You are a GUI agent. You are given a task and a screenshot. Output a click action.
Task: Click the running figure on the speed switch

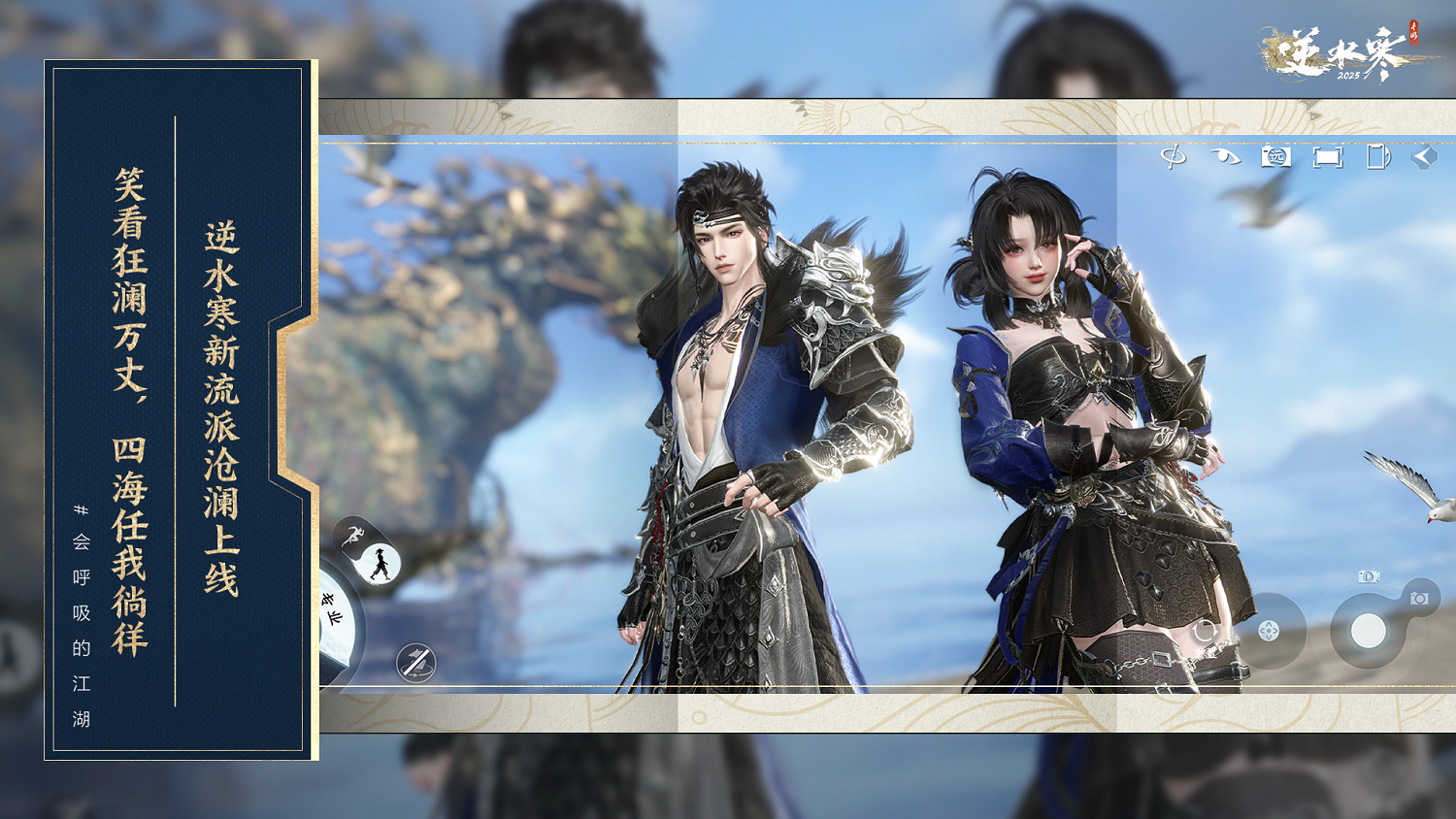point(354,535)
